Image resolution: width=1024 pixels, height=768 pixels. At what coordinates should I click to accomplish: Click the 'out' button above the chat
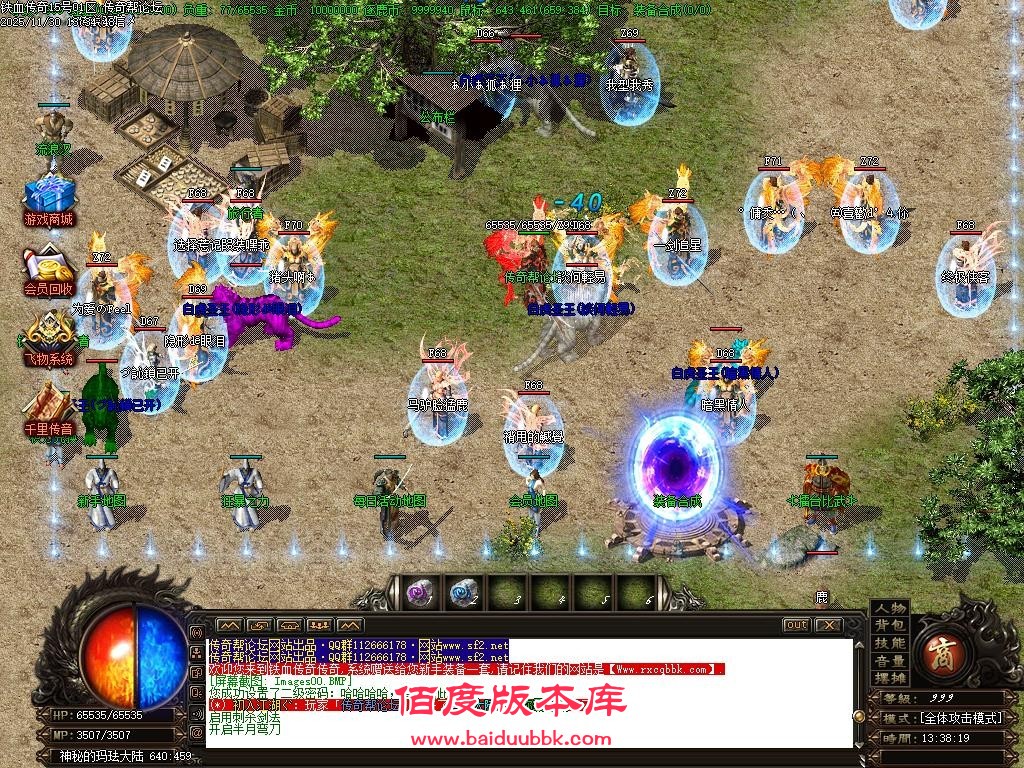point(797,625)
